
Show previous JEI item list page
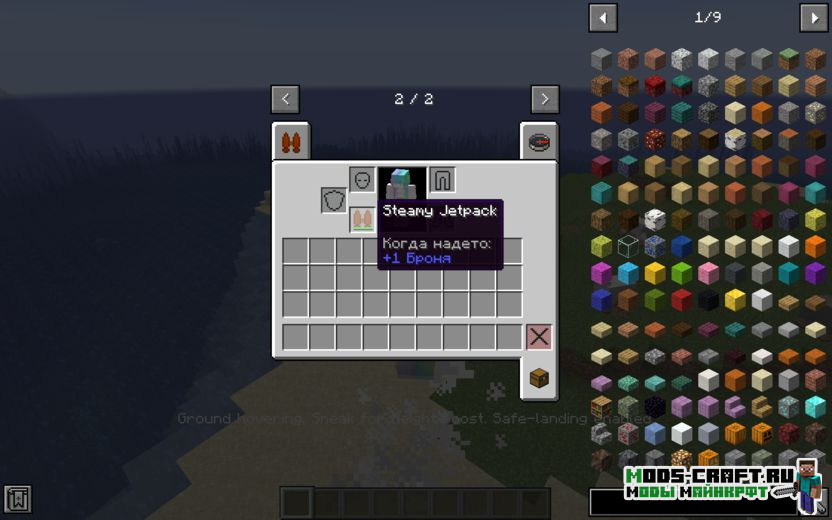(x=603, y=17)
